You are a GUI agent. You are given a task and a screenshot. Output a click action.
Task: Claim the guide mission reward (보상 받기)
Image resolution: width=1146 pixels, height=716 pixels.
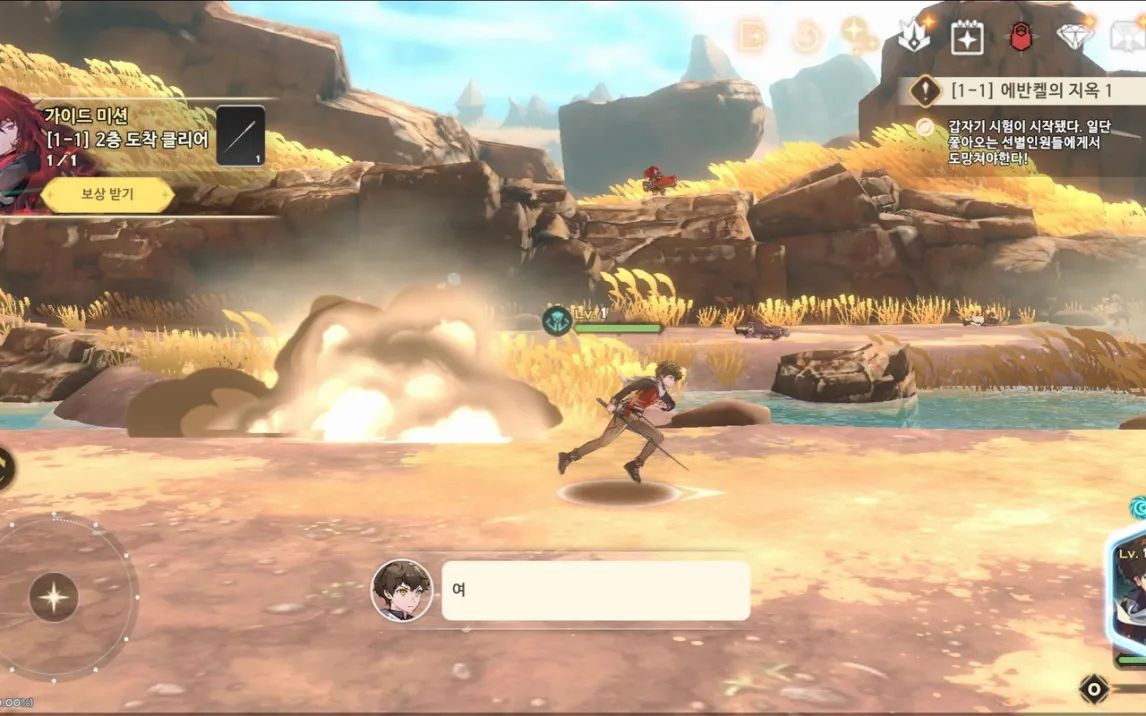[107, 194]
